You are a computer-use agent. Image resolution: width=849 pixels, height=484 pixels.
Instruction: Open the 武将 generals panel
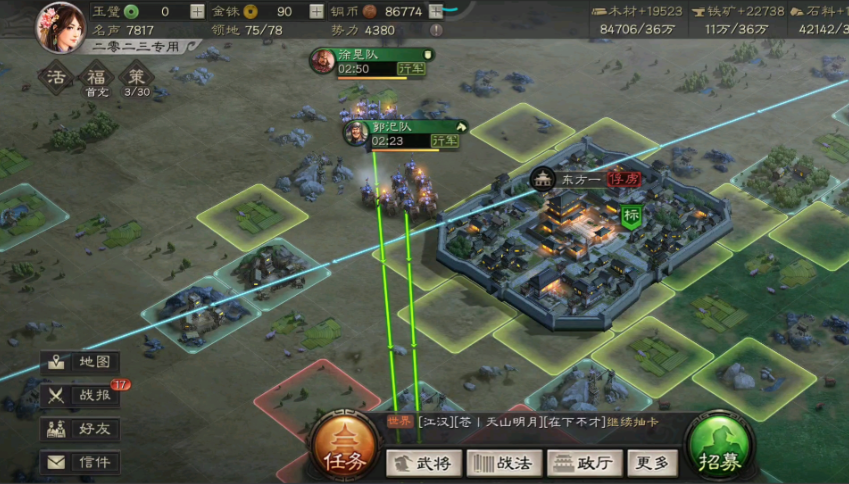pos(423,463)
